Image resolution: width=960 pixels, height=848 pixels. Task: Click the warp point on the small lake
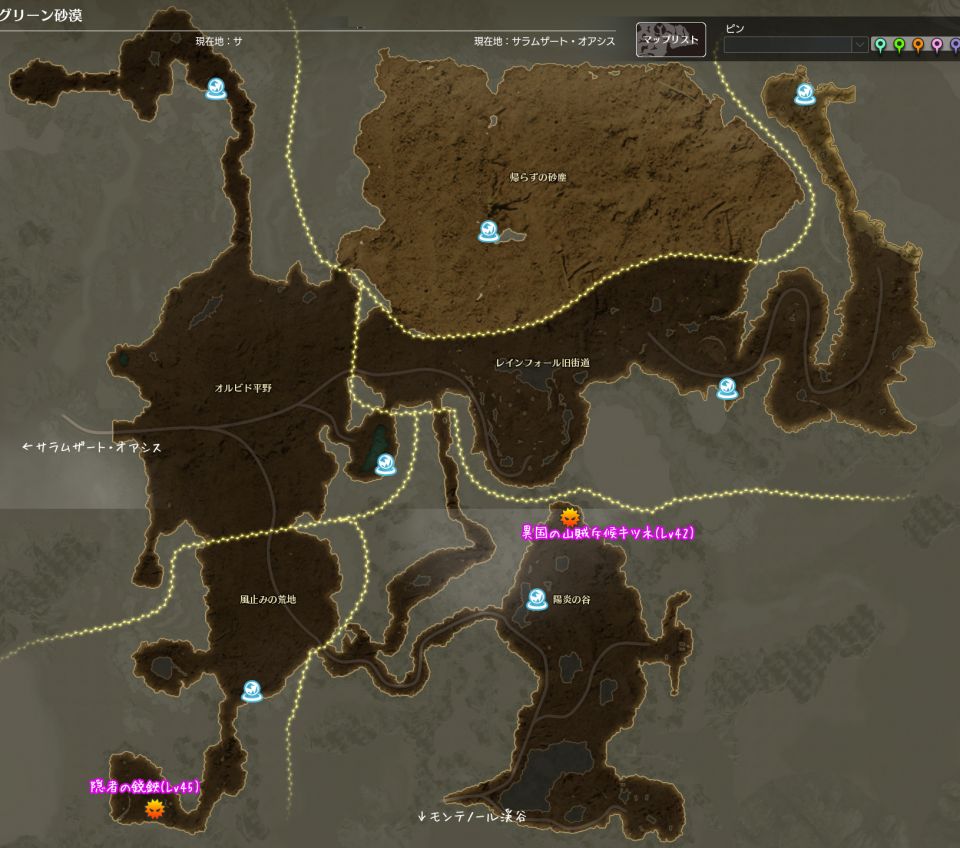click(385, 464)
